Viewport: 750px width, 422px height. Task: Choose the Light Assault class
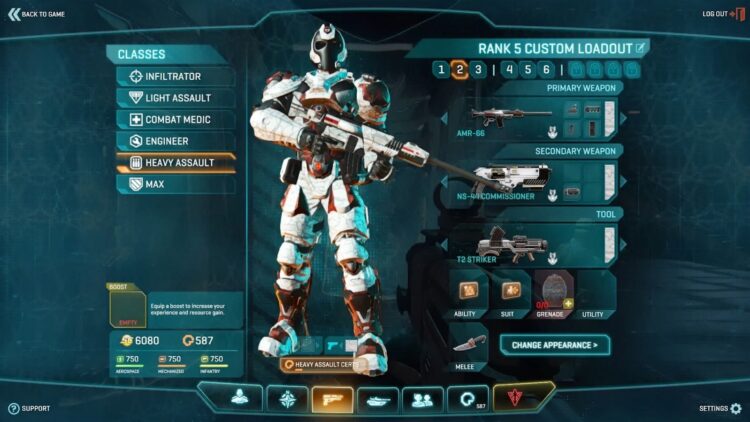176,98
